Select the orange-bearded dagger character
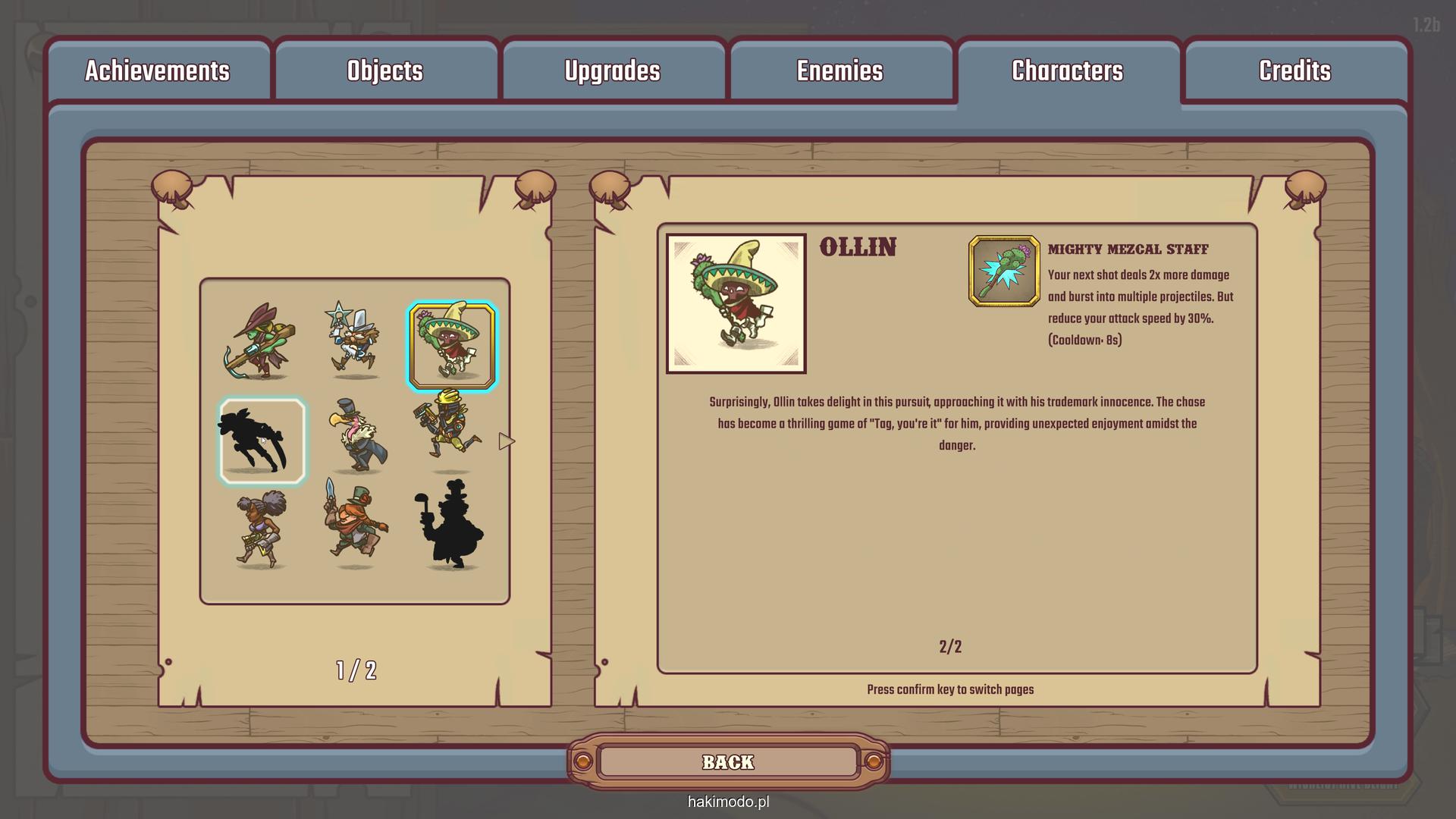 point(355,525)
